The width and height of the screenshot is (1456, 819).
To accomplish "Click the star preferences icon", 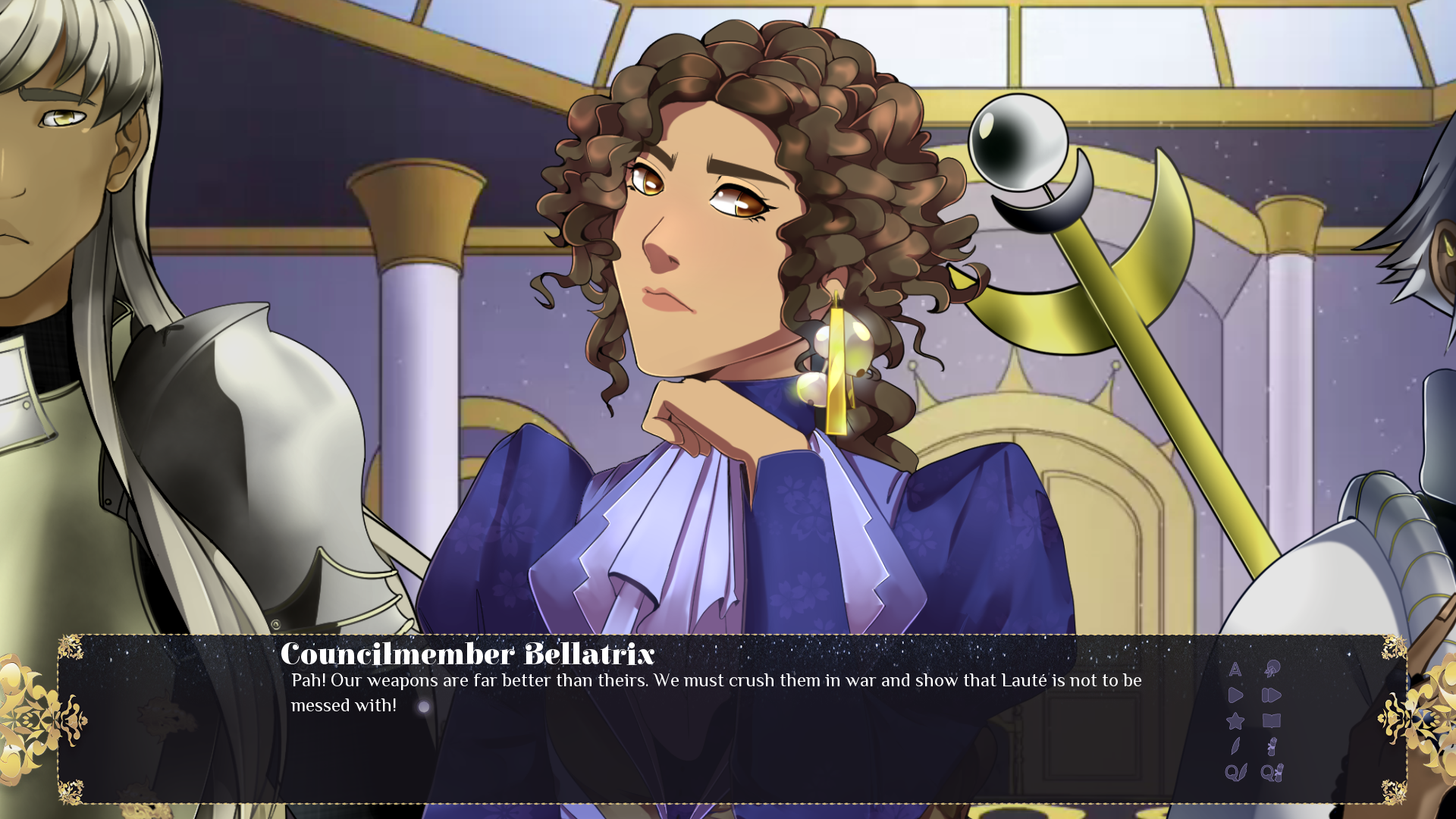I will click(1235, 720).
